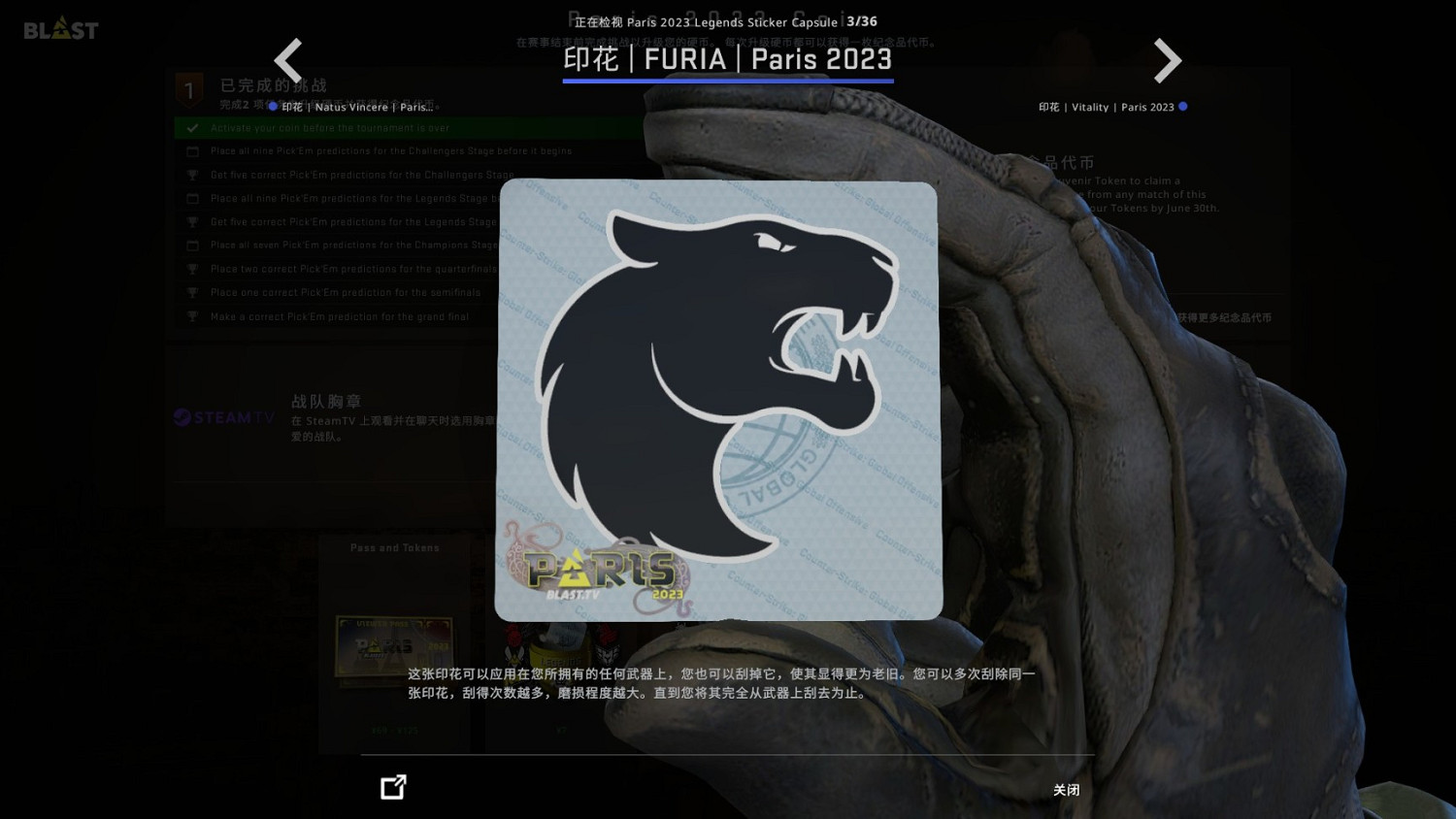Click the BLAST logo in the top-left corner
Viewport: 1456px width, 819px height.
pos(60,29)
